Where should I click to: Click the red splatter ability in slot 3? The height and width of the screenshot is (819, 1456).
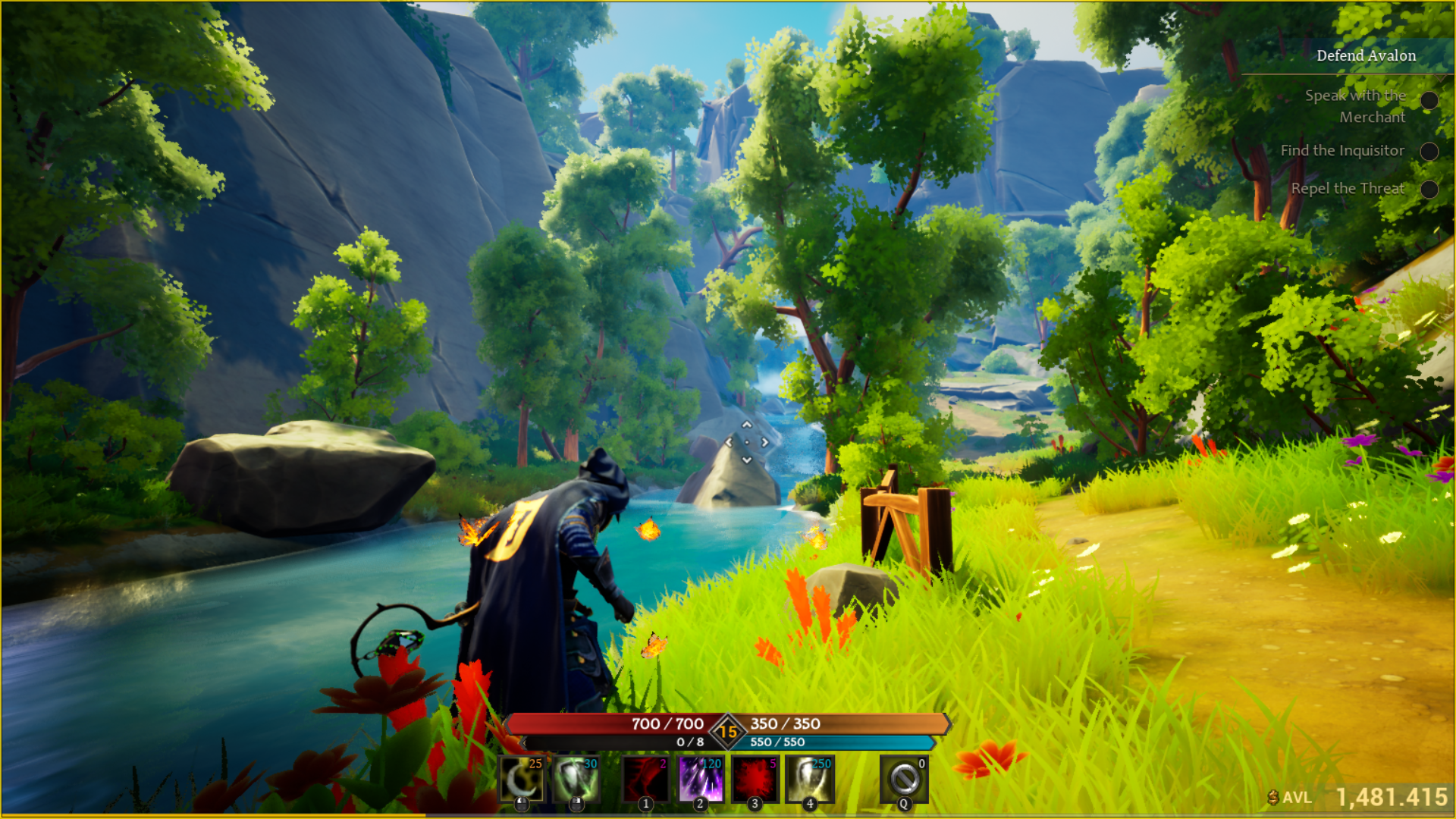pos(754,780)
